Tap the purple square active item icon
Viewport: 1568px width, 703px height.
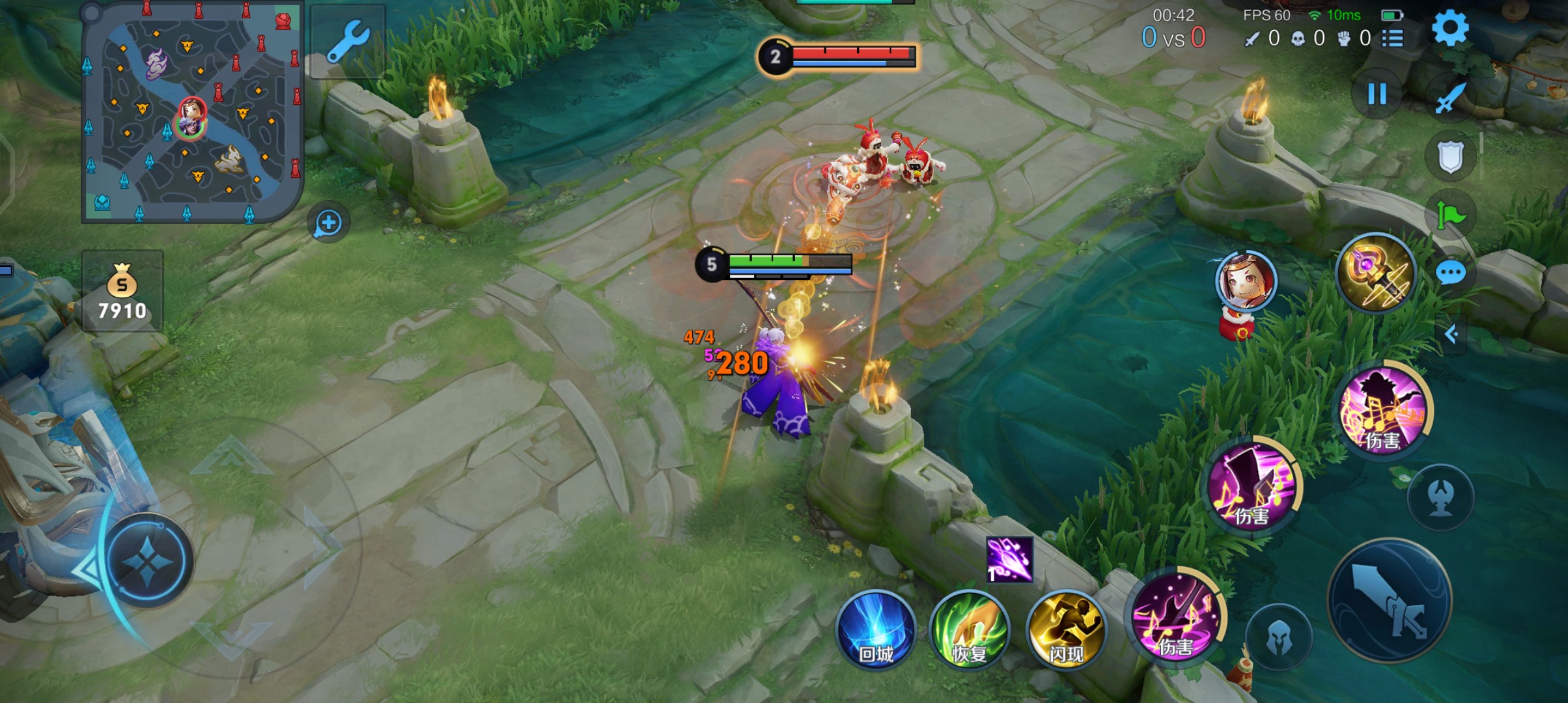1009,559
